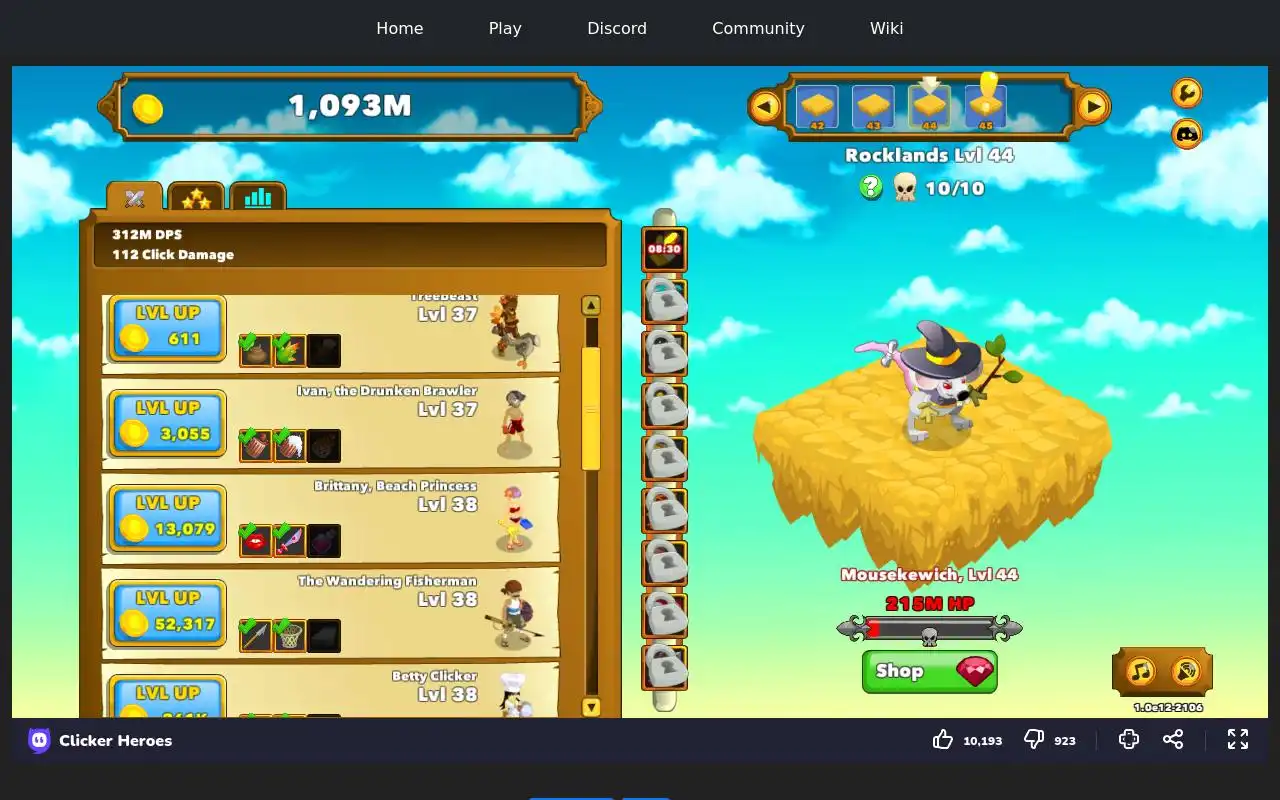Toggle the music note button

click(x=1141, y=671)
